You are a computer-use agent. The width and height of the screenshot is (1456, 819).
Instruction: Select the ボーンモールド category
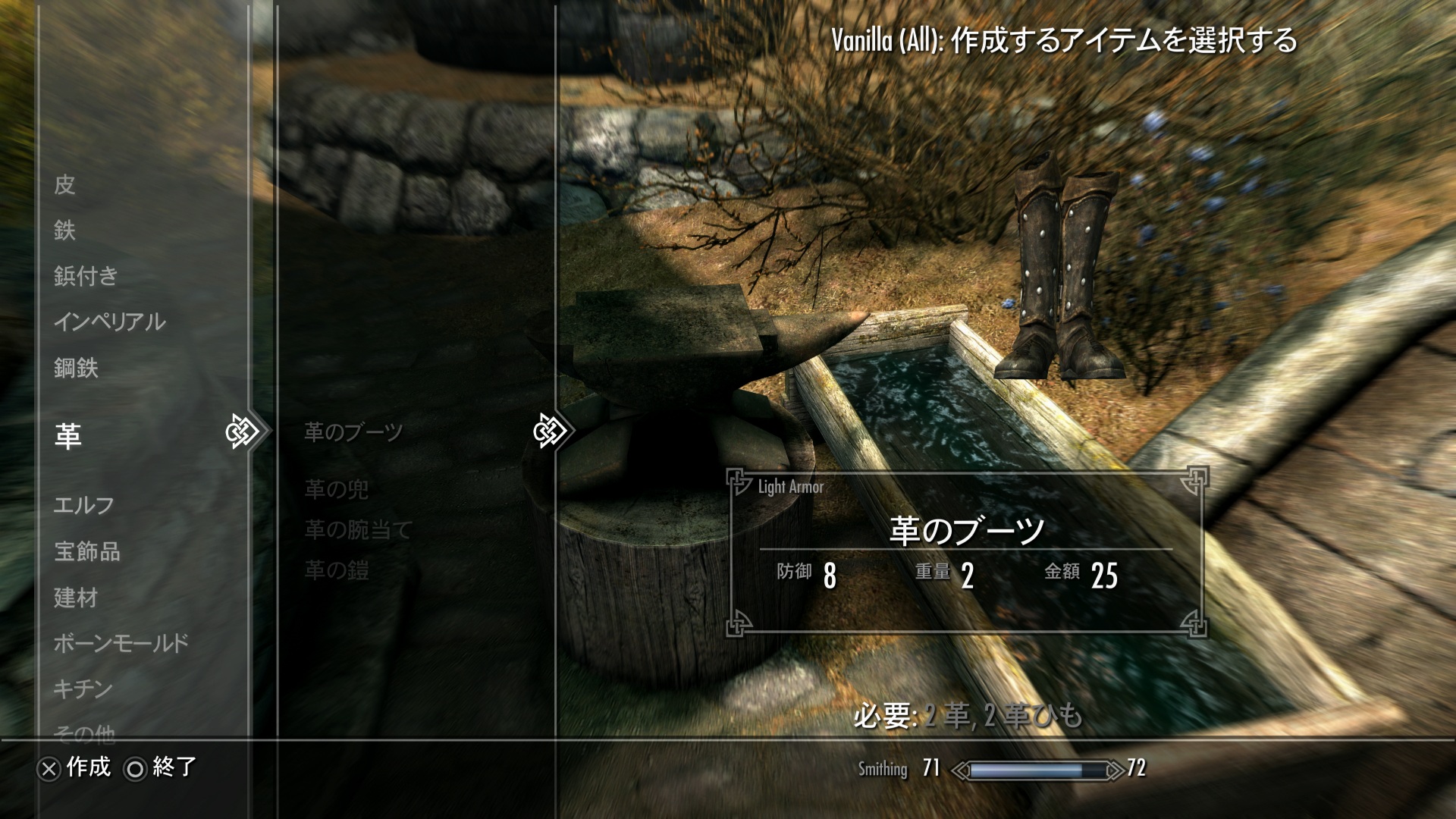[121, 644]
